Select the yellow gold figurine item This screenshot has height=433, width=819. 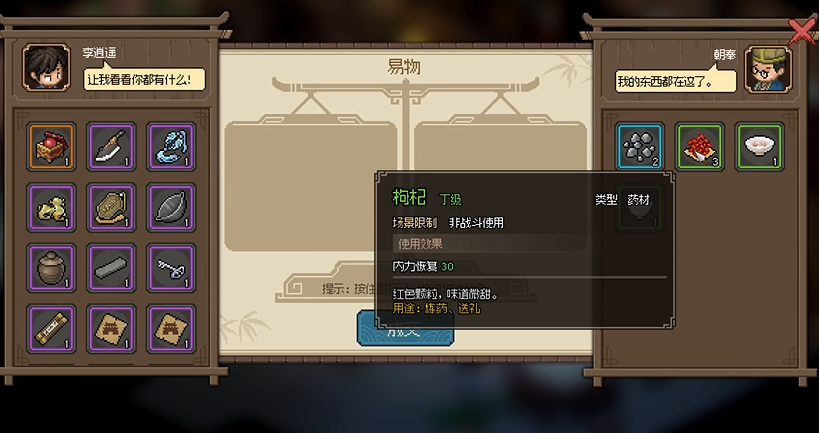coord(52,208)
